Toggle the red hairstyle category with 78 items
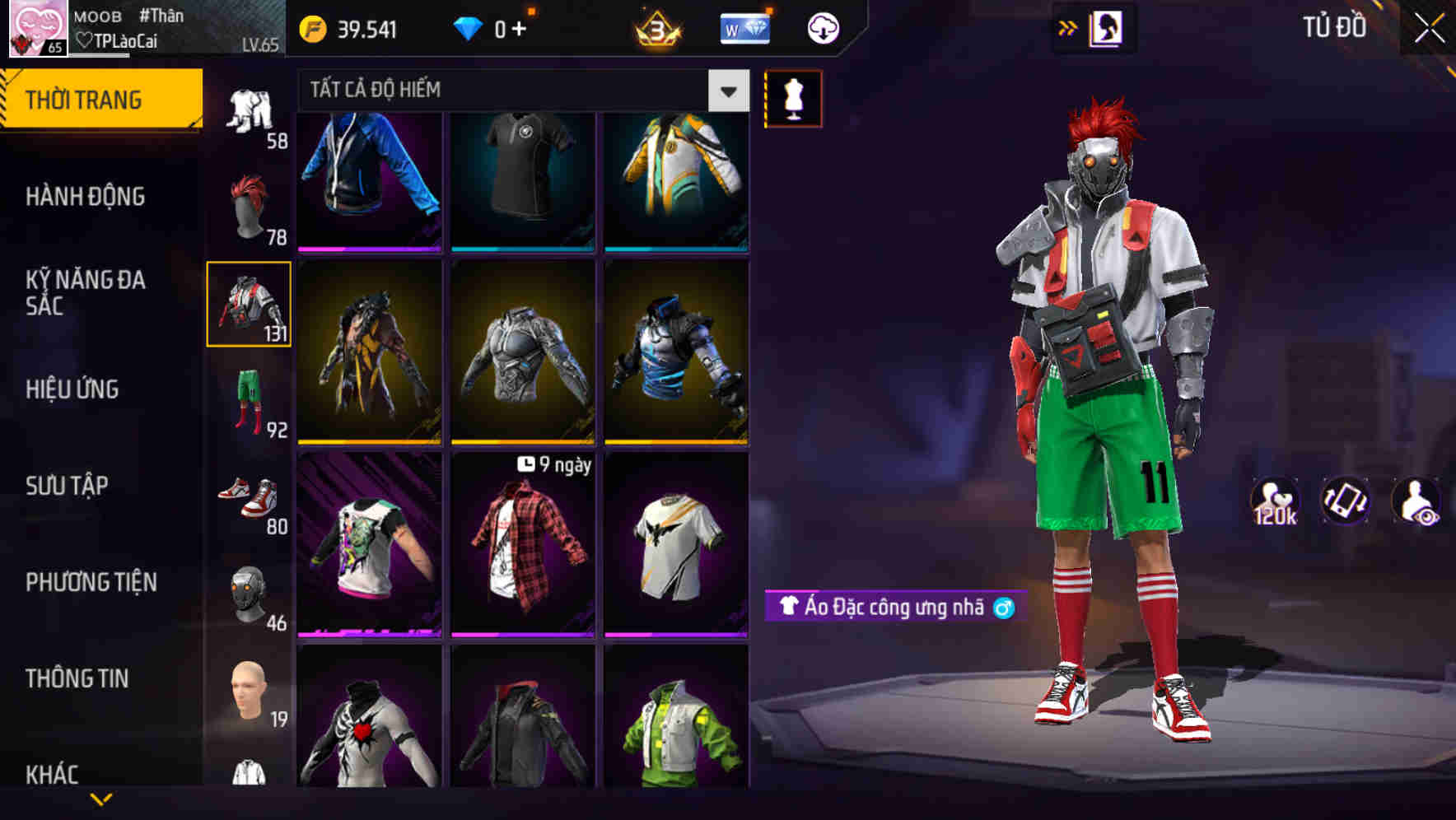Image resolution: width=1456 pixels, height=820 pixels. [251, 206]
